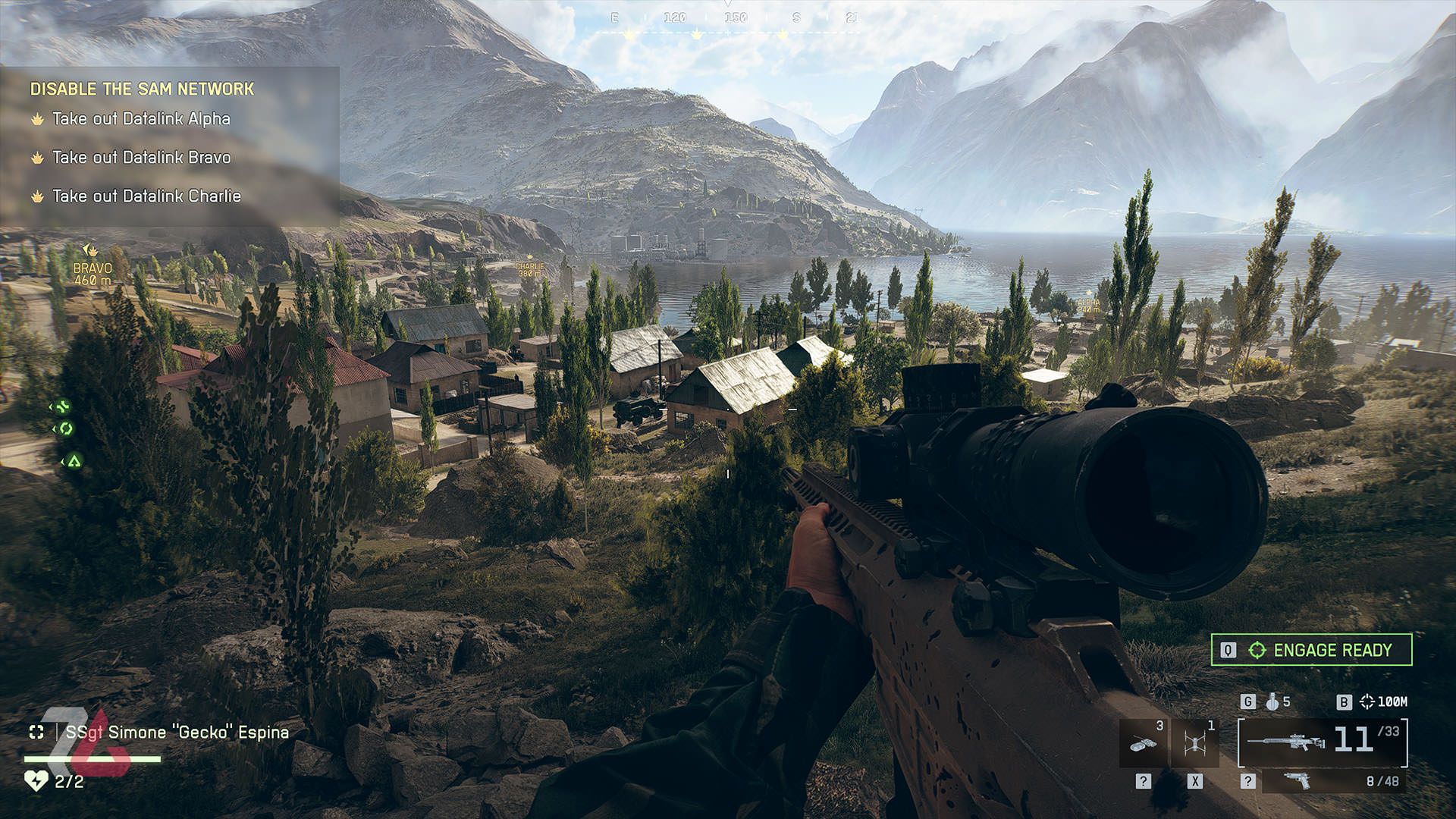Click the SSgt Simone "Gecko" Espina nameplate
The width and height of the screenshot is (1456, 819).
point(177,733)
